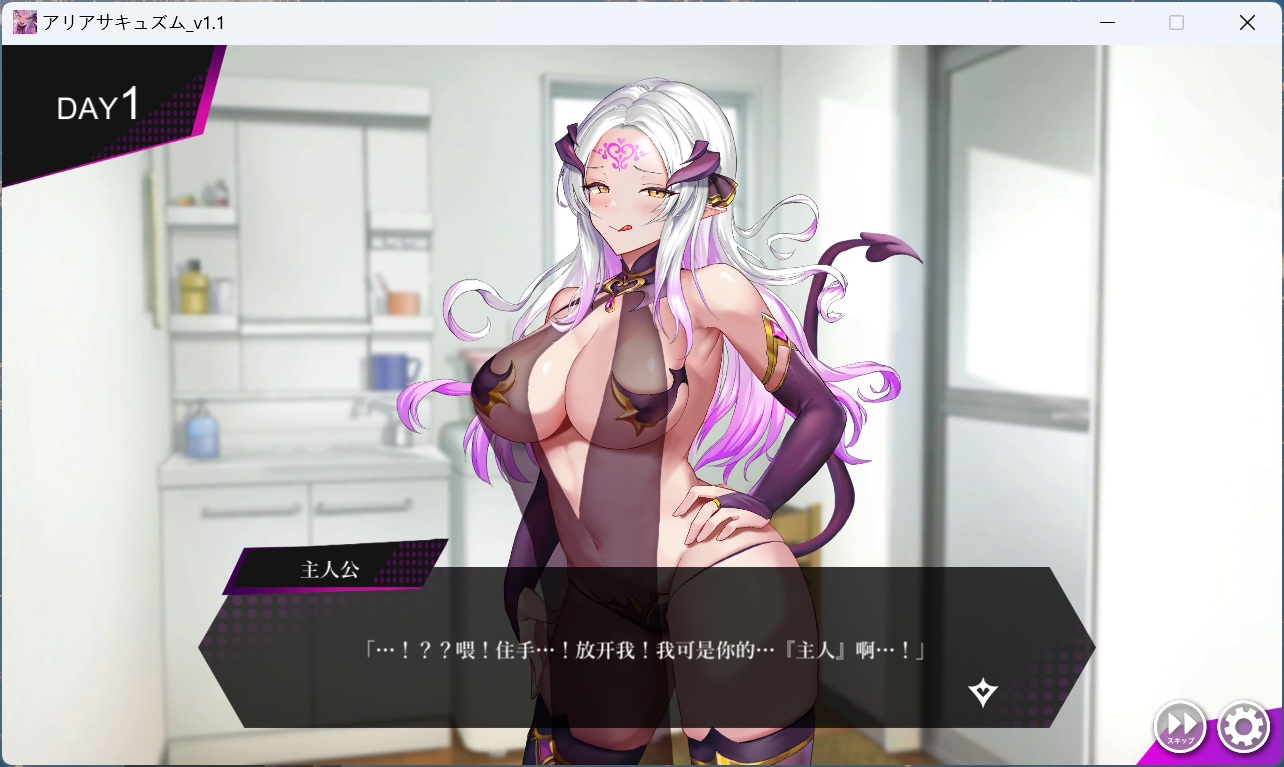
Task: Minimize the game window
Action: tap(1107, 21)
